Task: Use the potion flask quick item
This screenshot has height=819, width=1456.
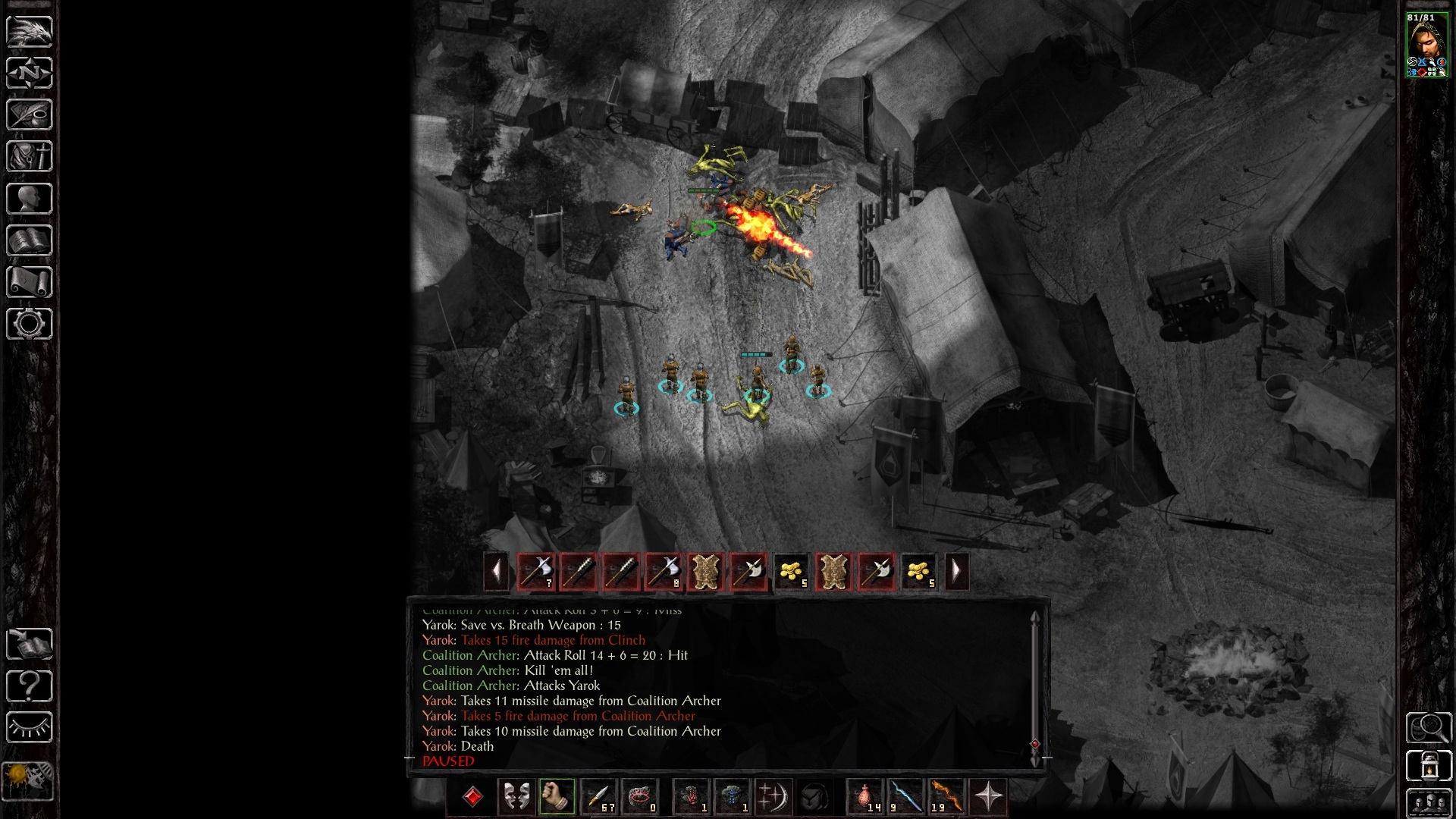Action: pos(865,797)
